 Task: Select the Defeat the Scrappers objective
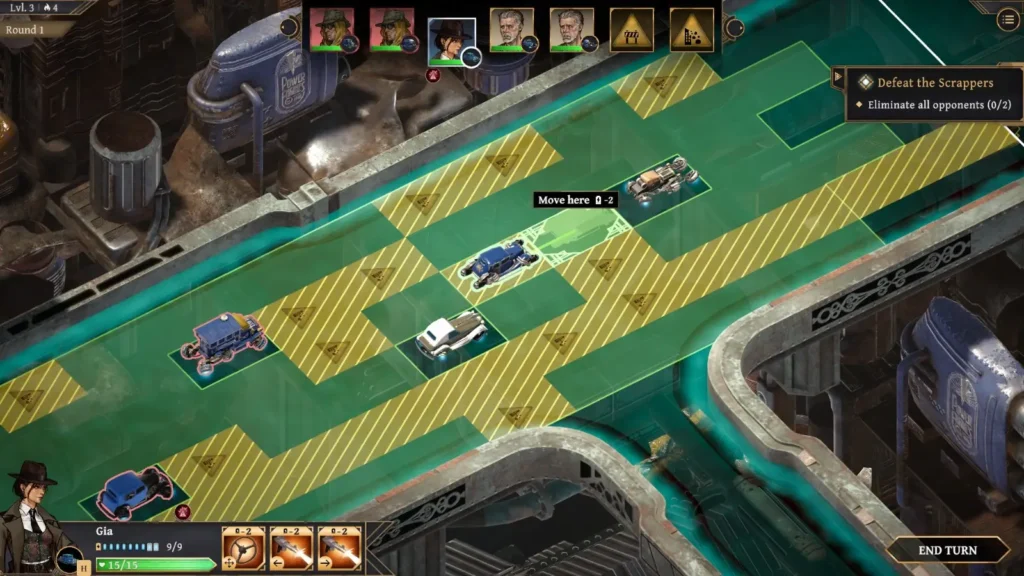(935, 82)
